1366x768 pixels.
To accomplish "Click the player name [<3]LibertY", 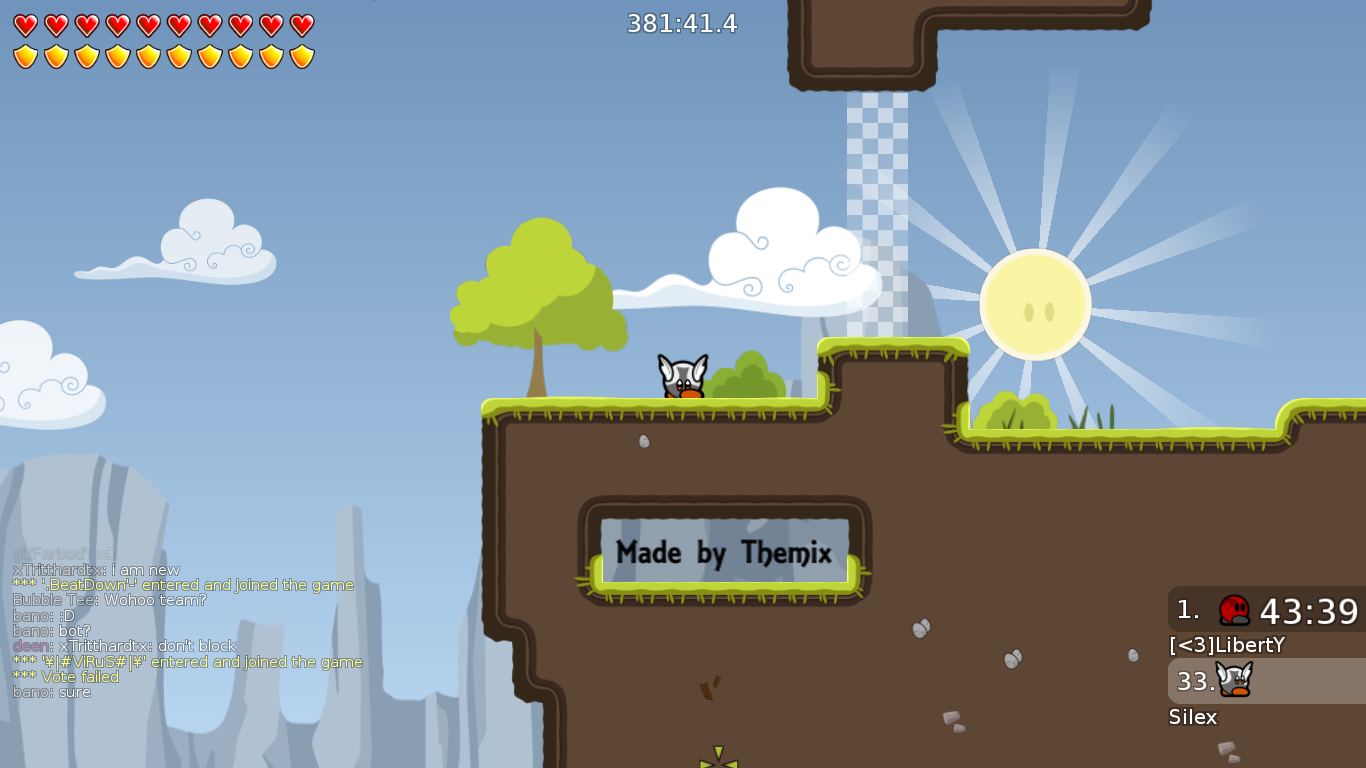I will point(1227,645).
